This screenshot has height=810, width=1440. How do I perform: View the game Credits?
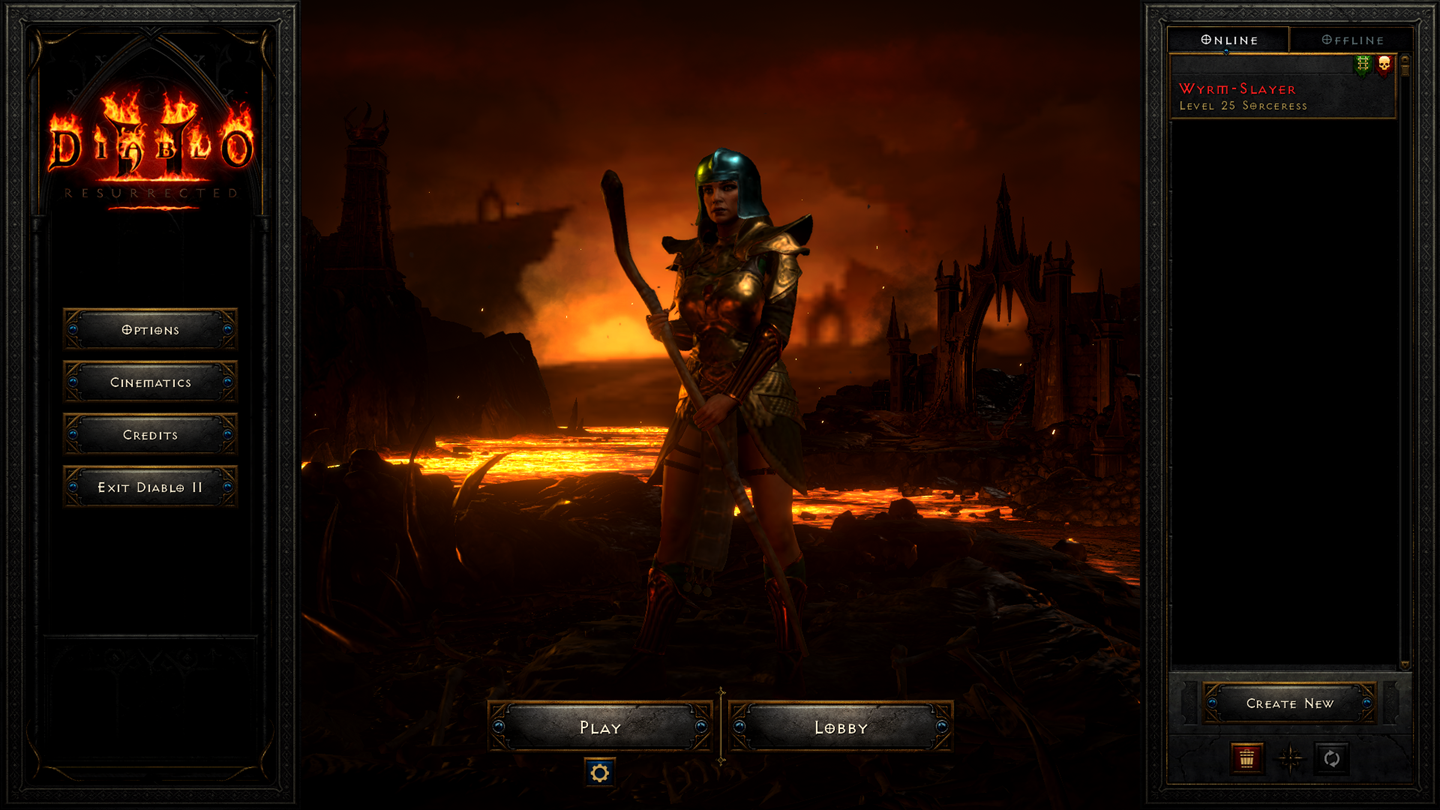coord(150,435)
